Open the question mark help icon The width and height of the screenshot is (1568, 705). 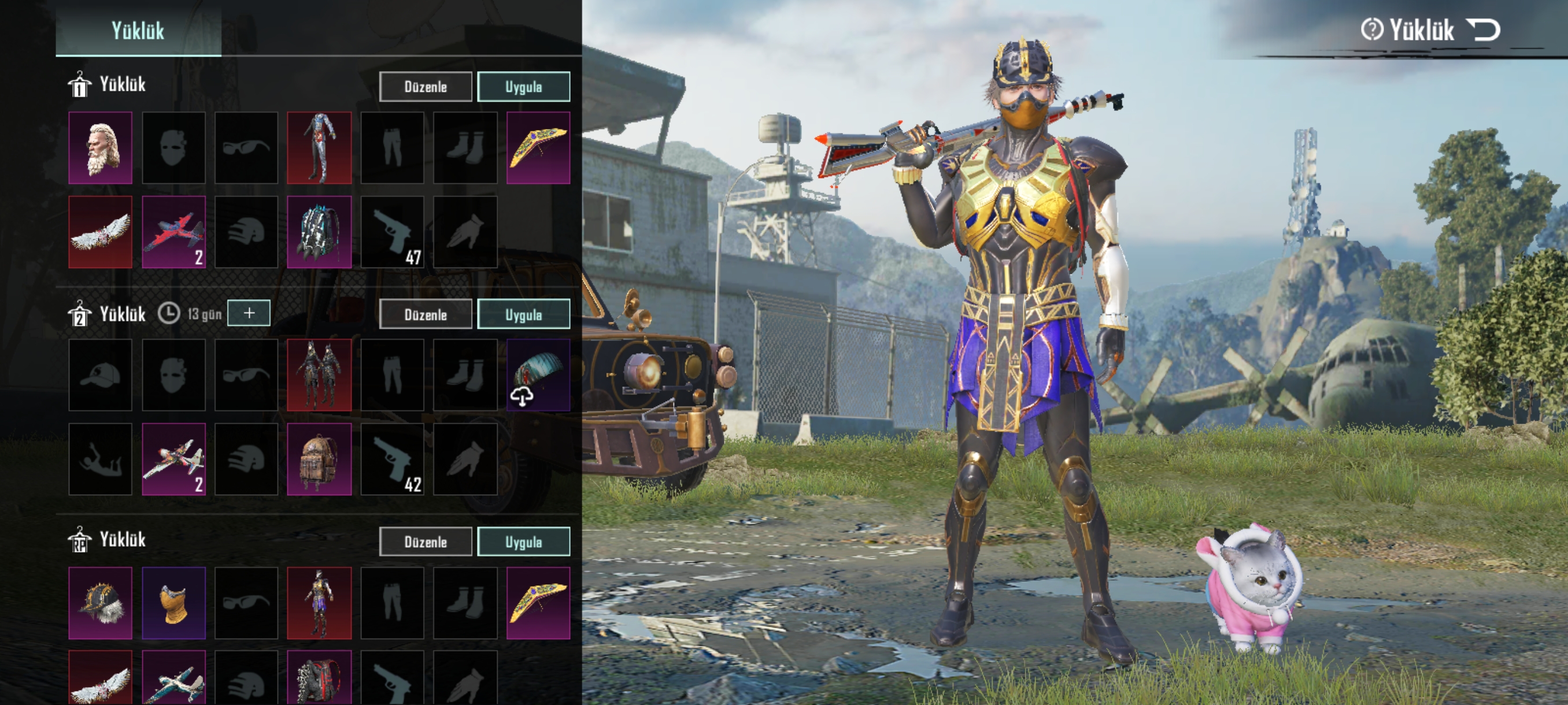click(1372, 29)
